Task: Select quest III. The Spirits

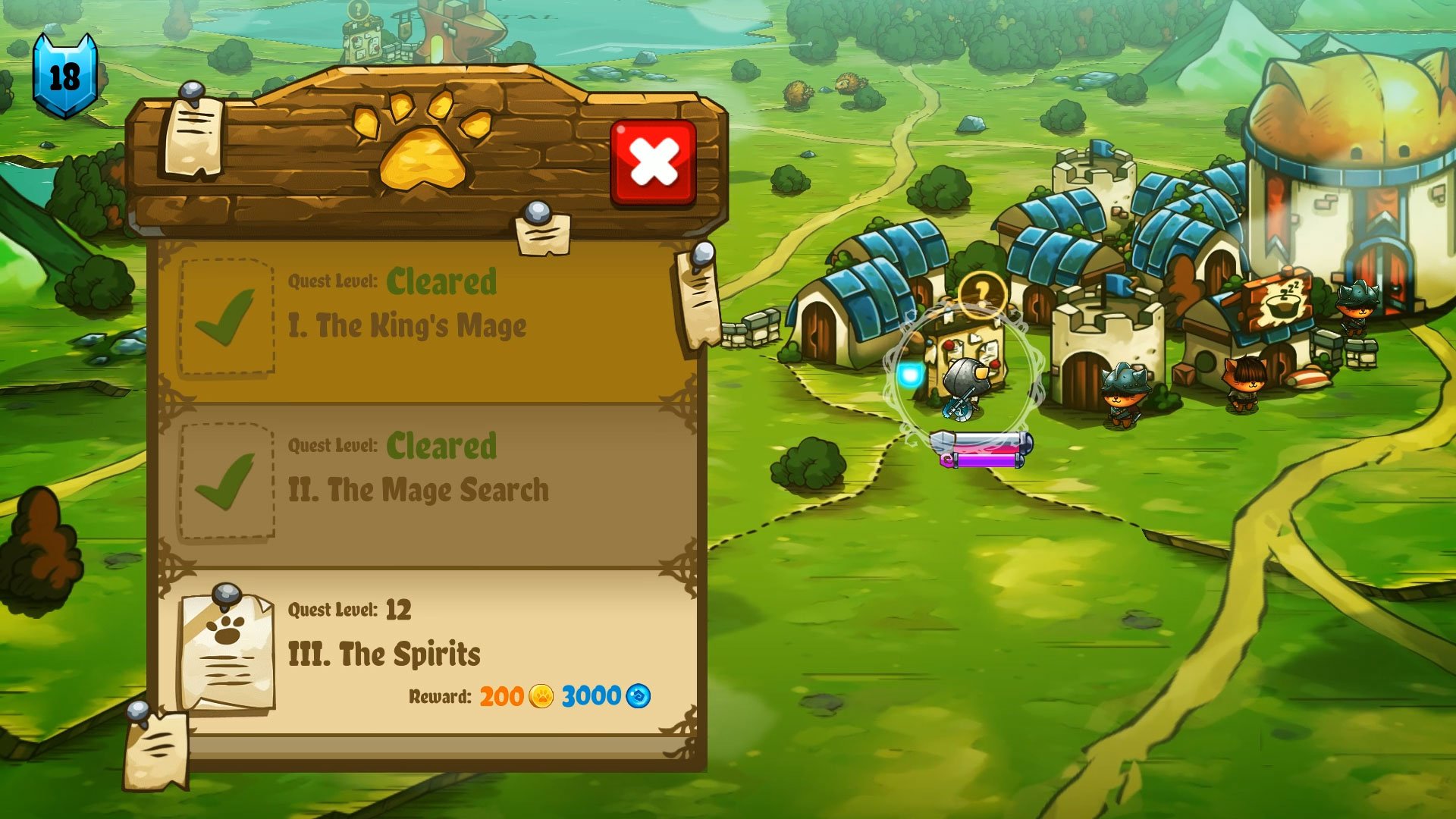Action: [387, 654]
